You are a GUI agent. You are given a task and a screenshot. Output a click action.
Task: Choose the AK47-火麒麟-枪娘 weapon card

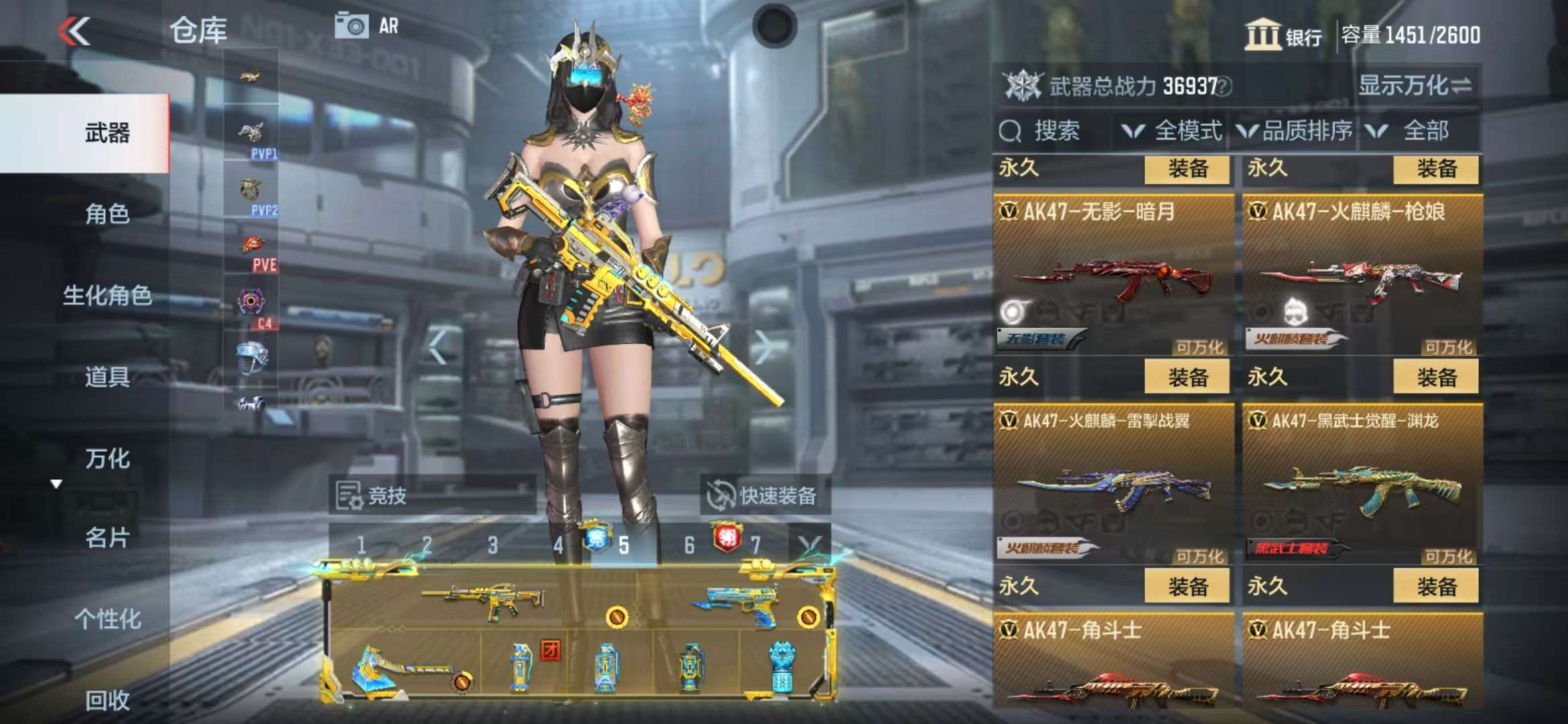point(1362,275)
